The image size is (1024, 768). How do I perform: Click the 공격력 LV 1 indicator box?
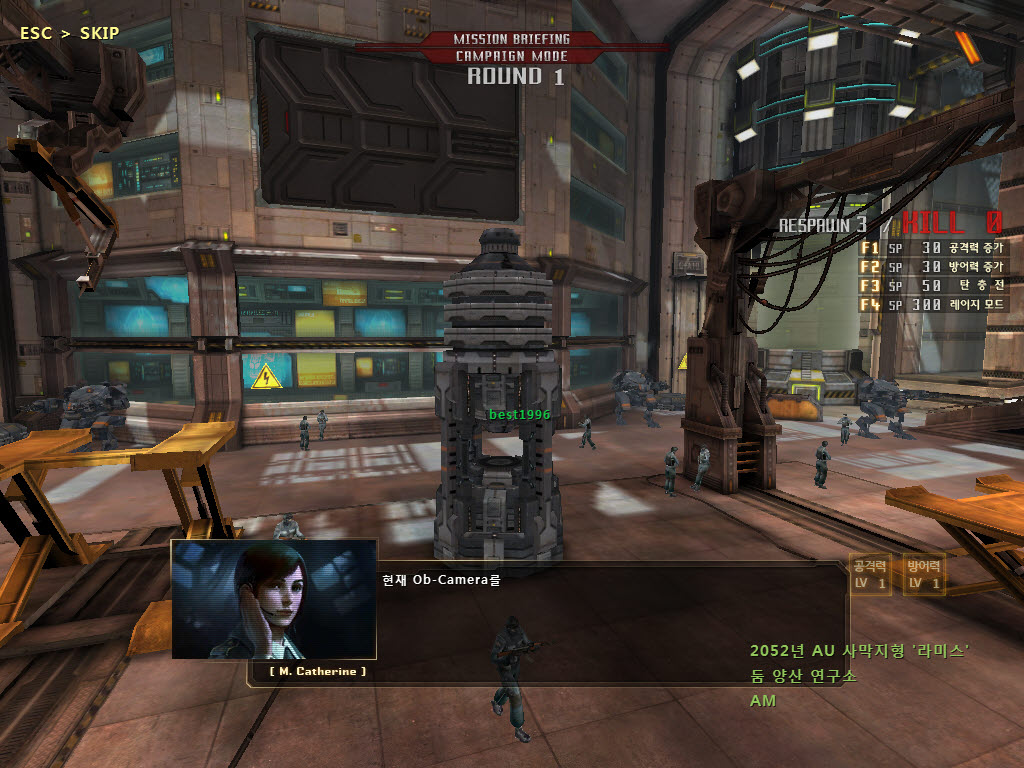tap(869, 575)
